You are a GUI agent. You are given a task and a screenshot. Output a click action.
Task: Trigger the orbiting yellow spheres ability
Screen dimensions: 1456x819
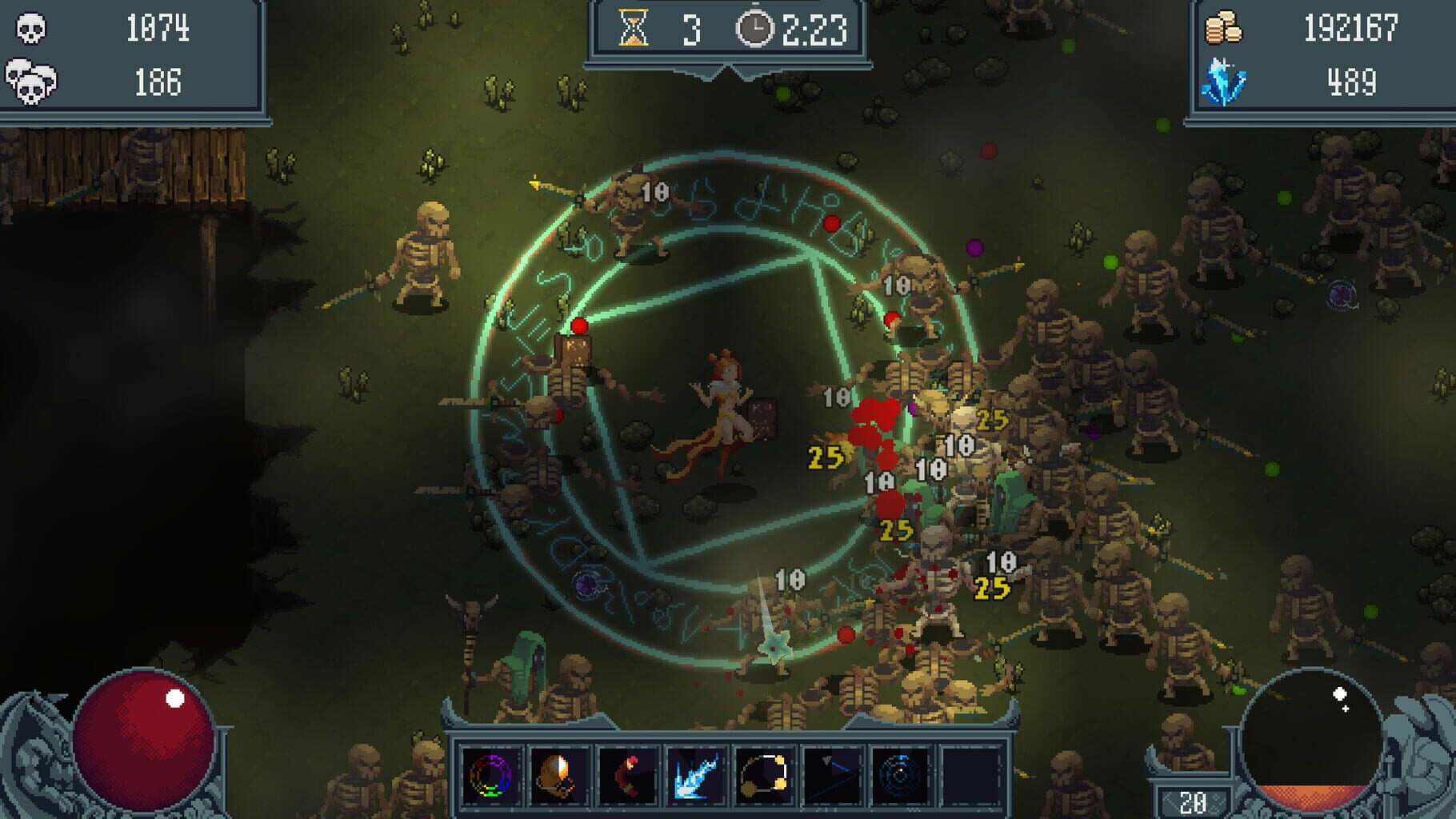pyautogui.click(x=763, y=774)
